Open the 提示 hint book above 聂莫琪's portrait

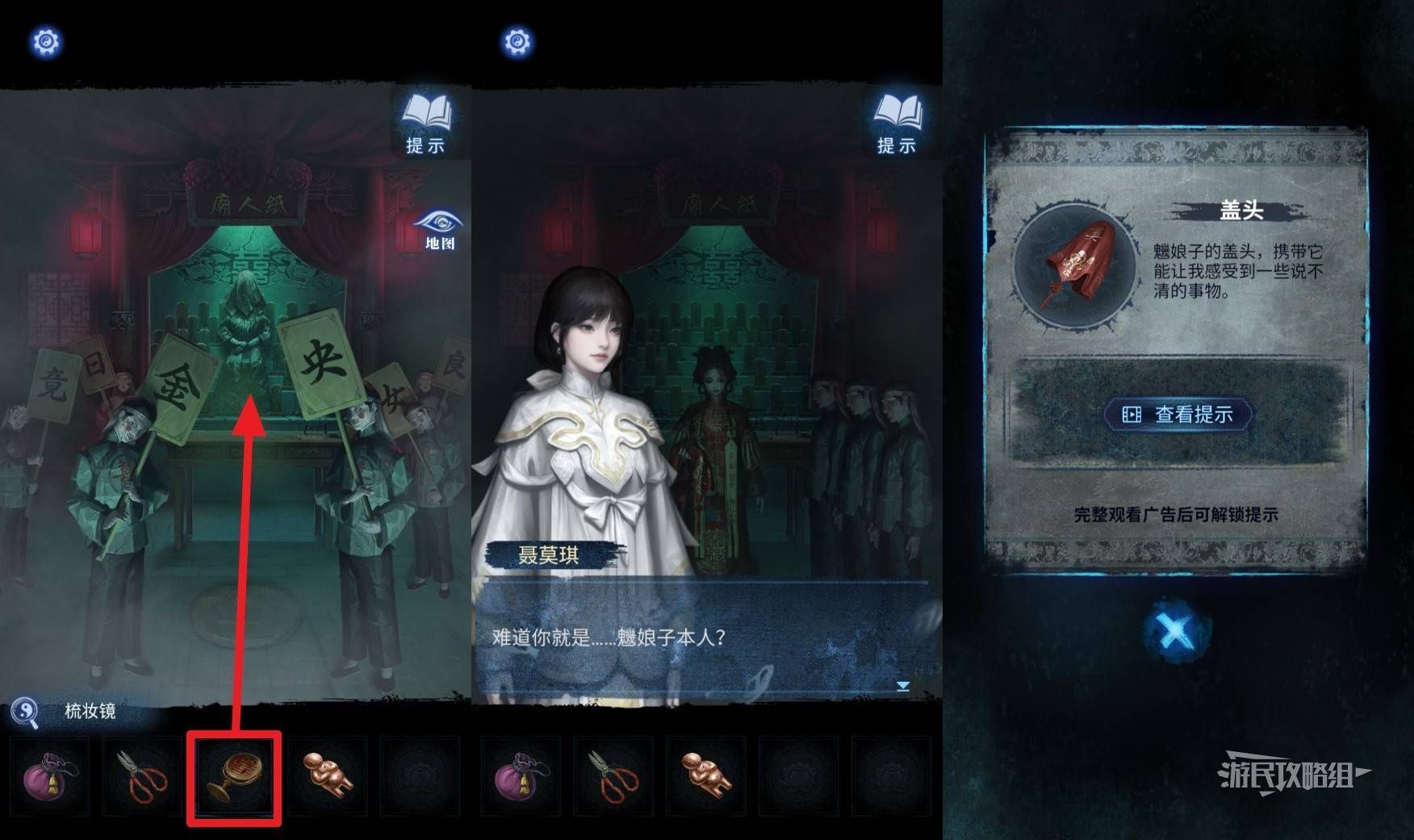897,123
